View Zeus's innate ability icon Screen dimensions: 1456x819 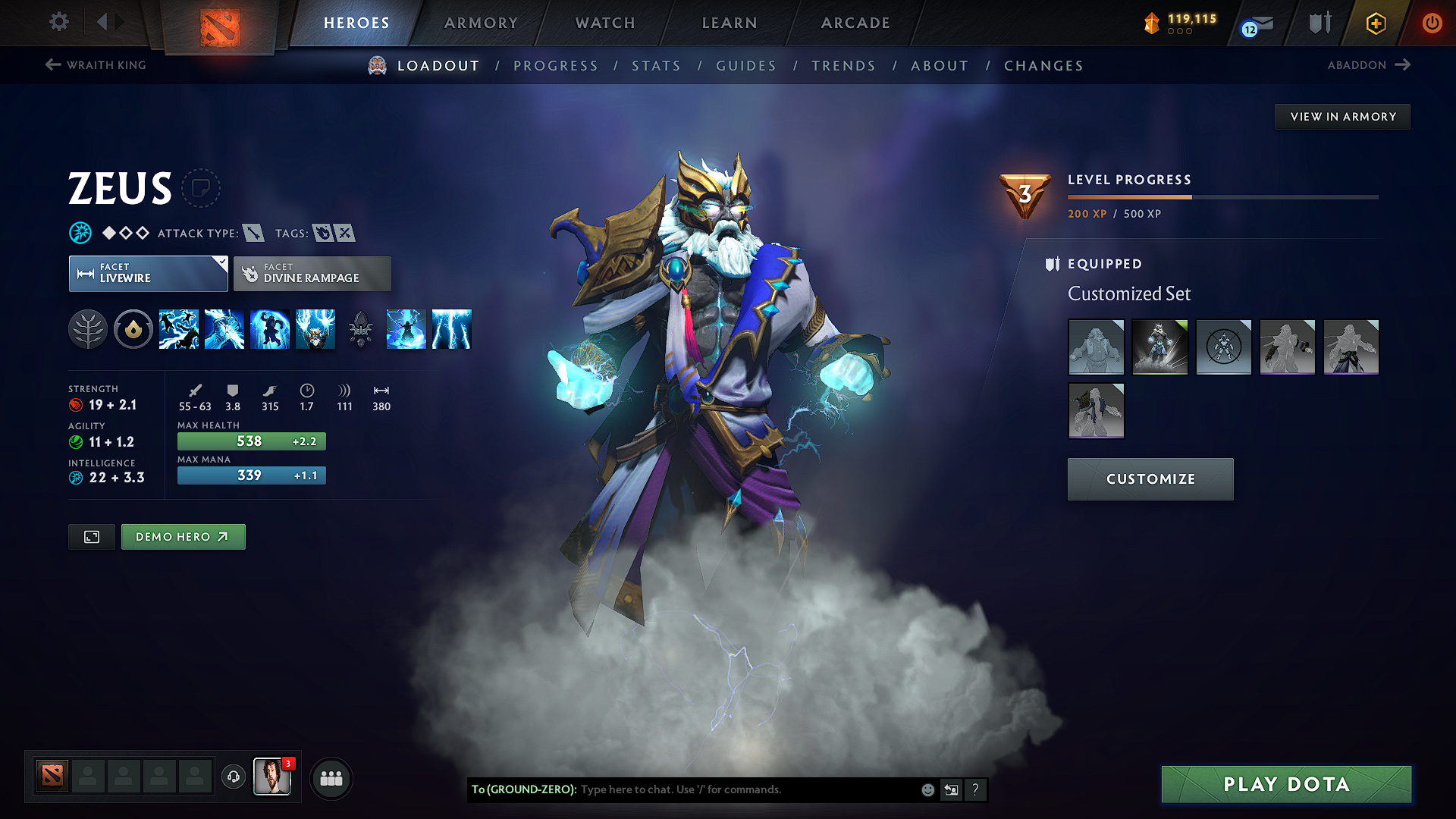coord(133,329)
